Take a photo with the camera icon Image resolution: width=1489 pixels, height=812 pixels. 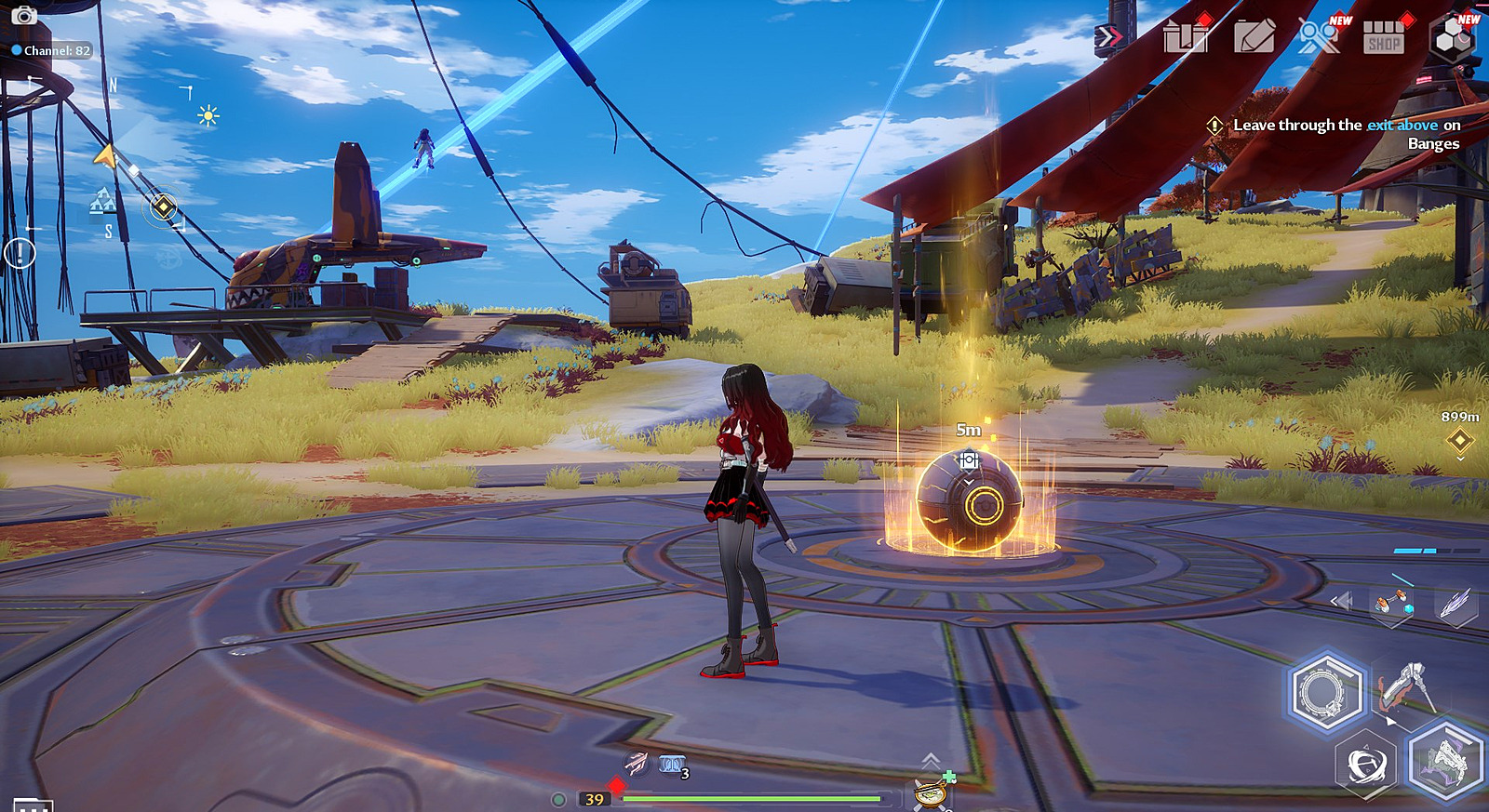23,16
